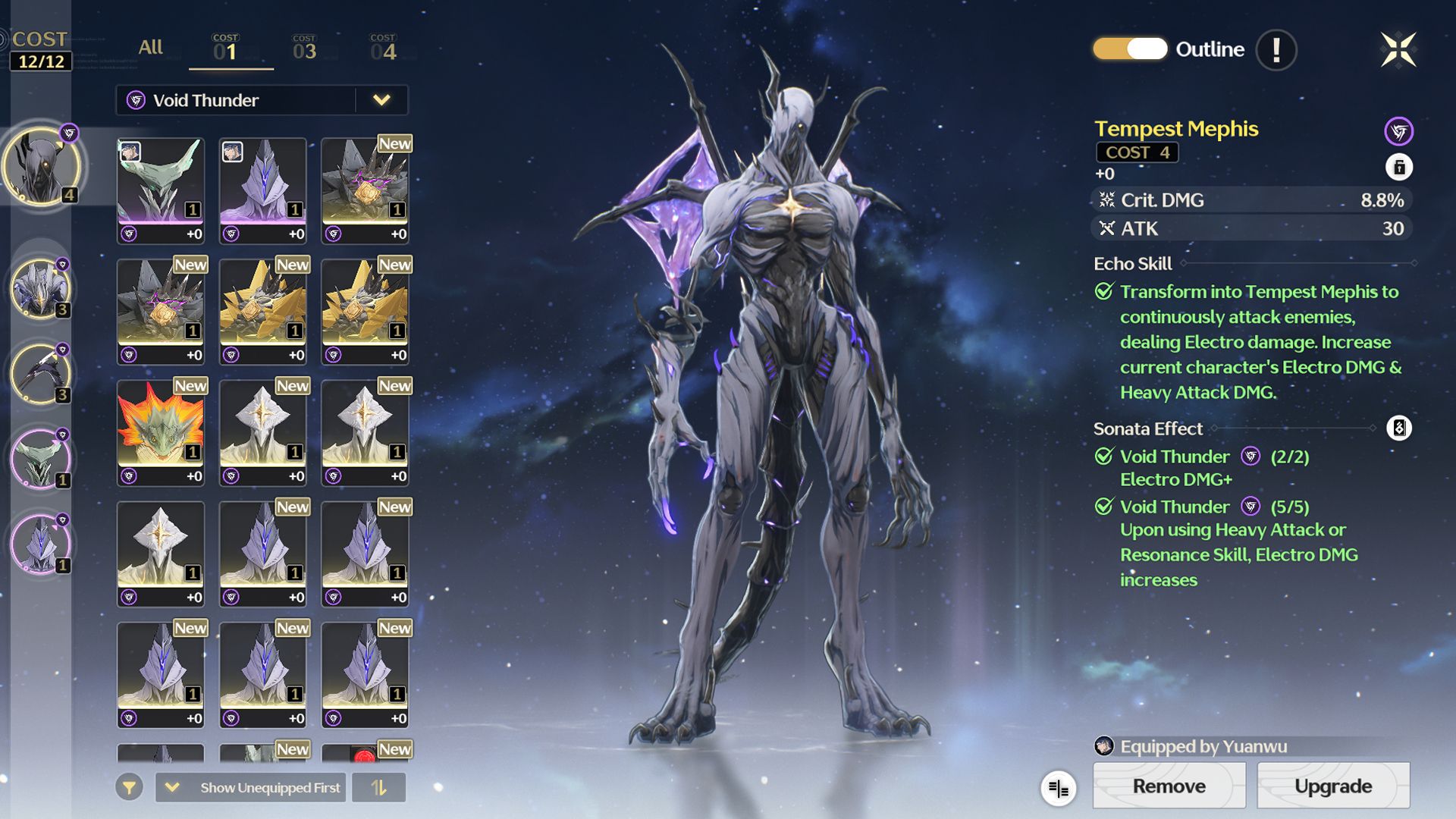Close the echo screen
The width and height of the screenshot is (1456, 819).
pos(1398,50)
